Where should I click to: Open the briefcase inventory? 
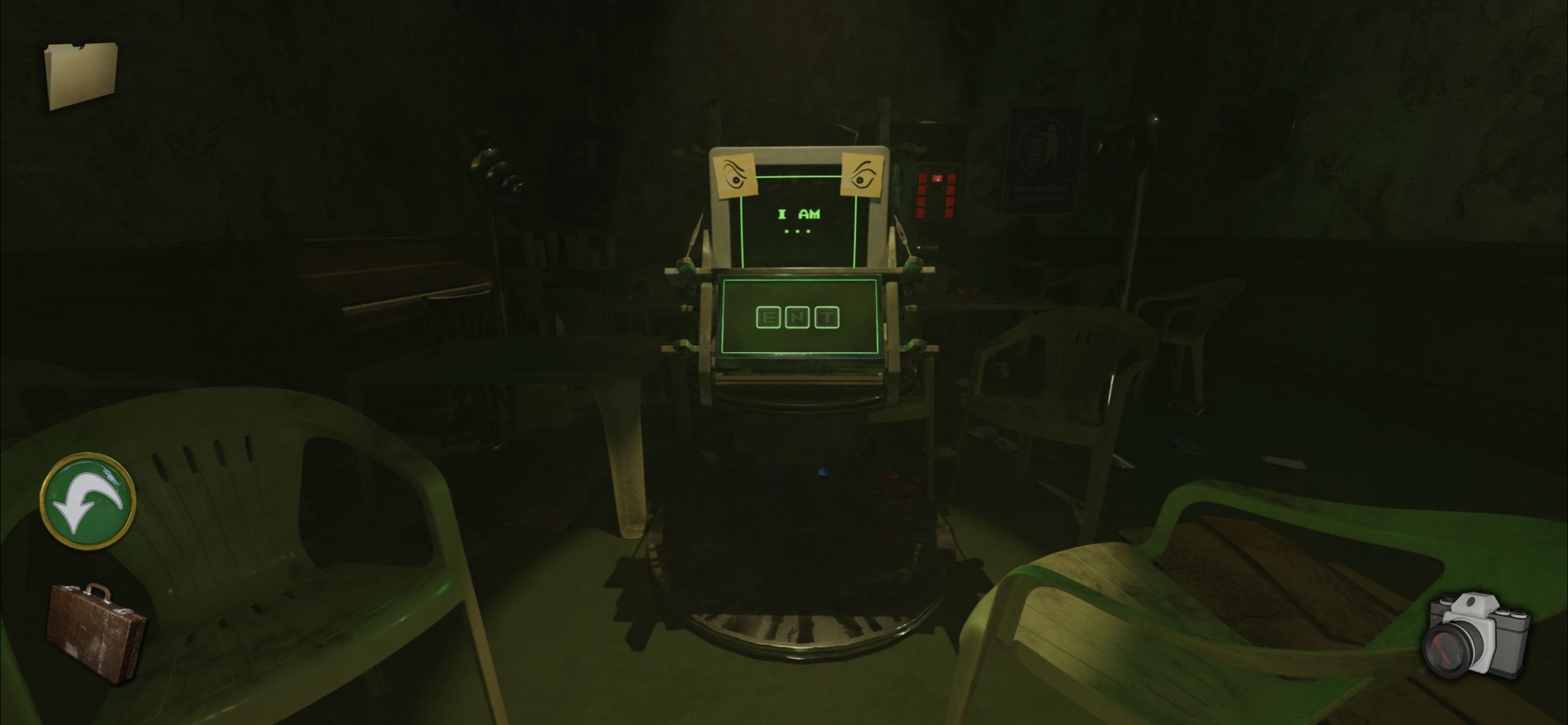click(x=97, y=631)
